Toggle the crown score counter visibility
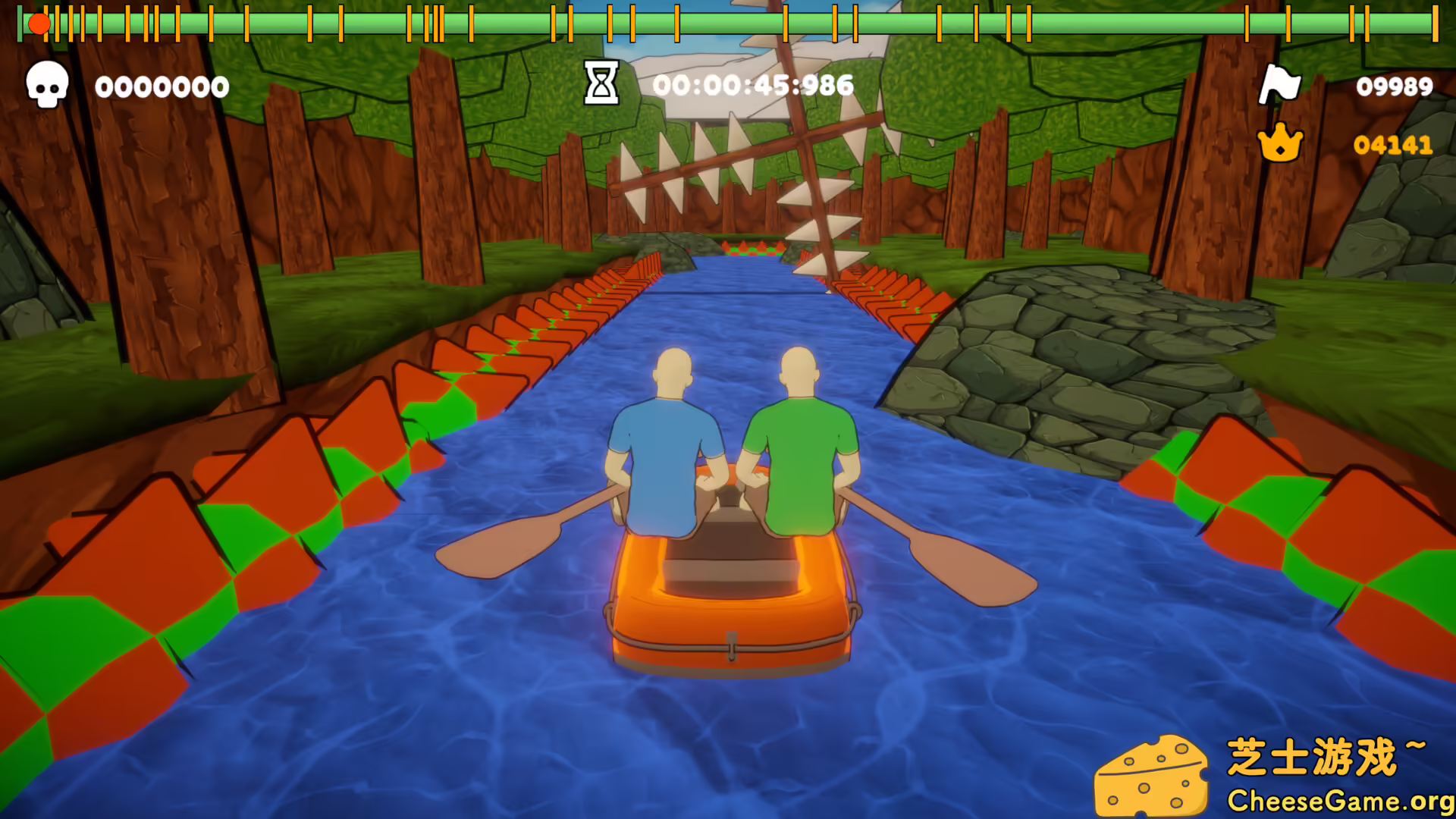Viewport: 1456px width, 819px height. (1392, 145)
